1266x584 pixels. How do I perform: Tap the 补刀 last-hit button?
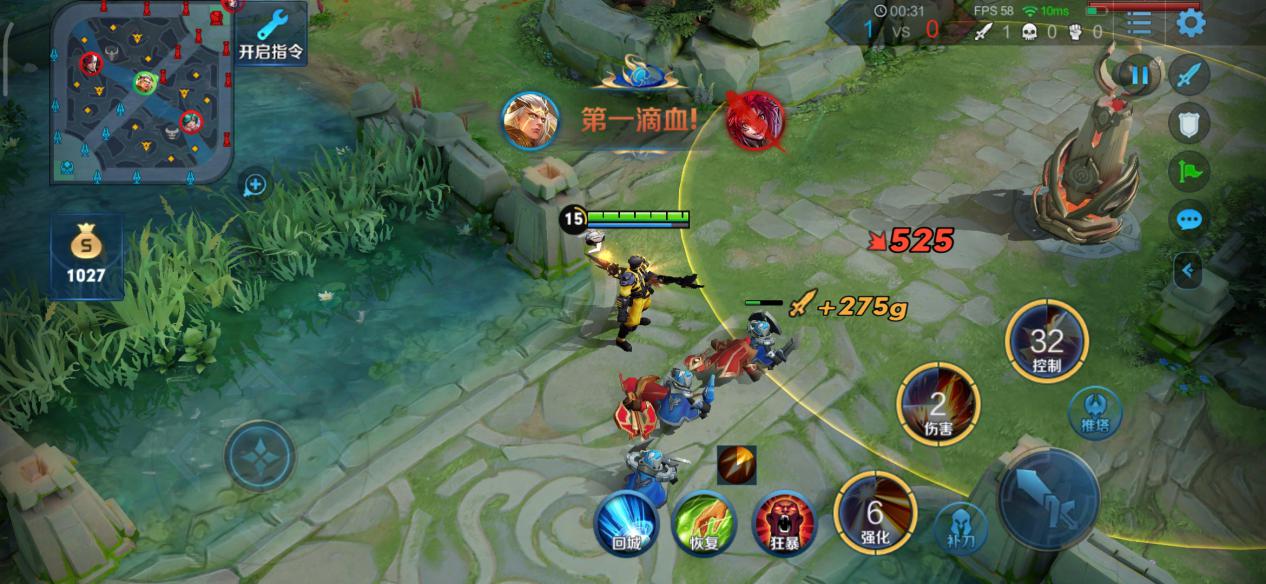tap(960, 526)
